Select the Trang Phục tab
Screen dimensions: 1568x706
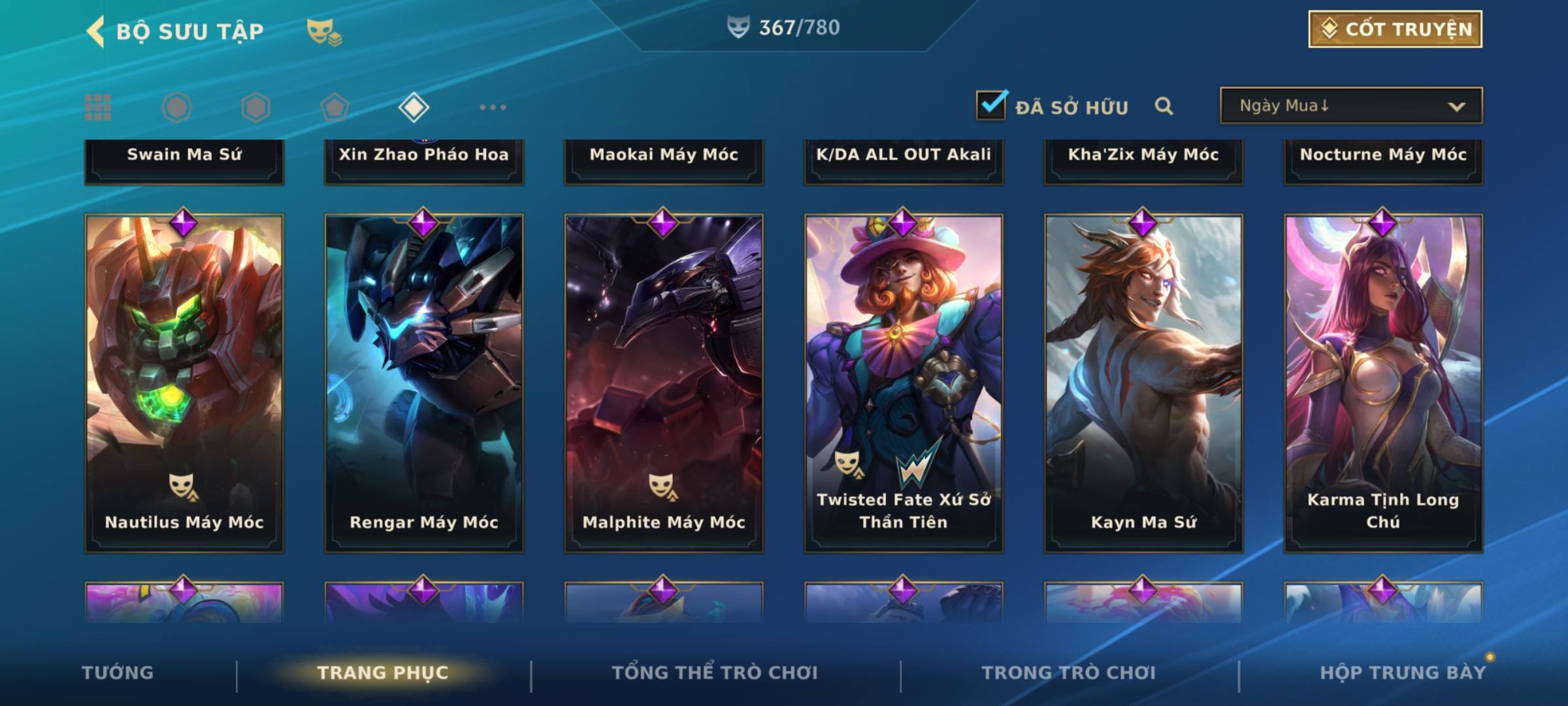coord(383,673)
